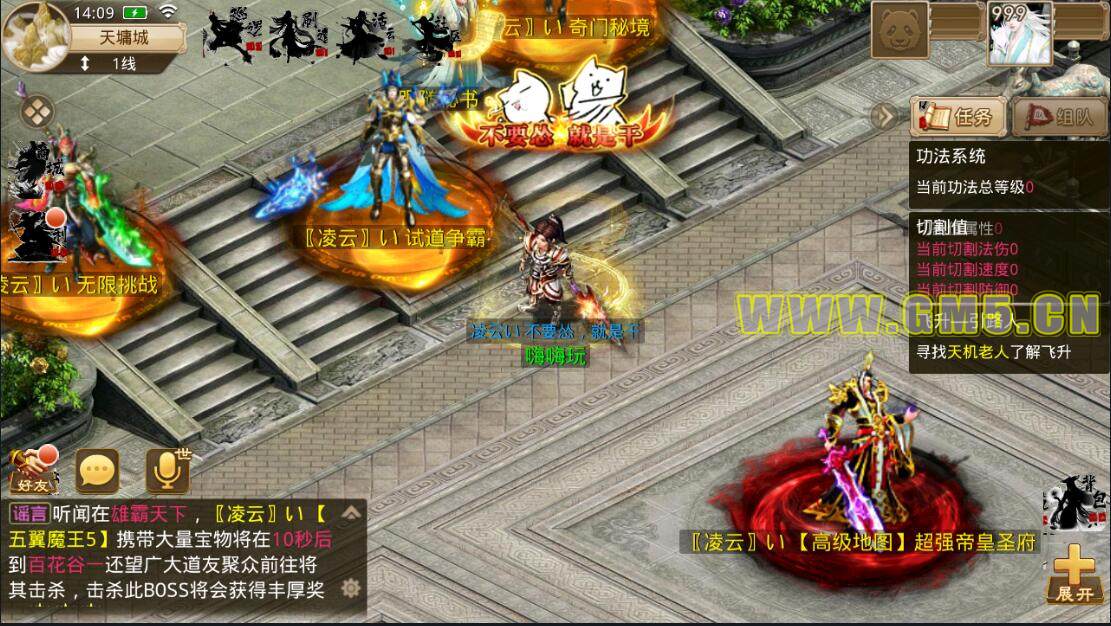
Task: Click the 天墉城 location name bar
Action: 126,38
